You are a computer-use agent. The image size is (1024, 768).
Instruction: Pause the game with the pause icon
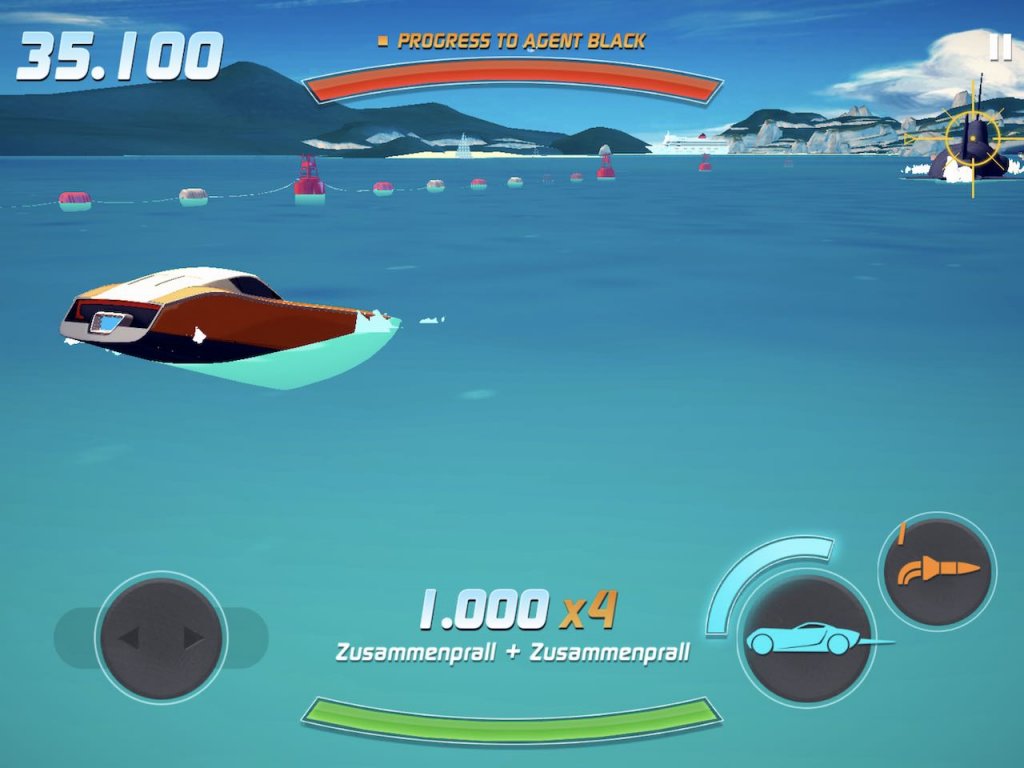[x=999, y=47]
